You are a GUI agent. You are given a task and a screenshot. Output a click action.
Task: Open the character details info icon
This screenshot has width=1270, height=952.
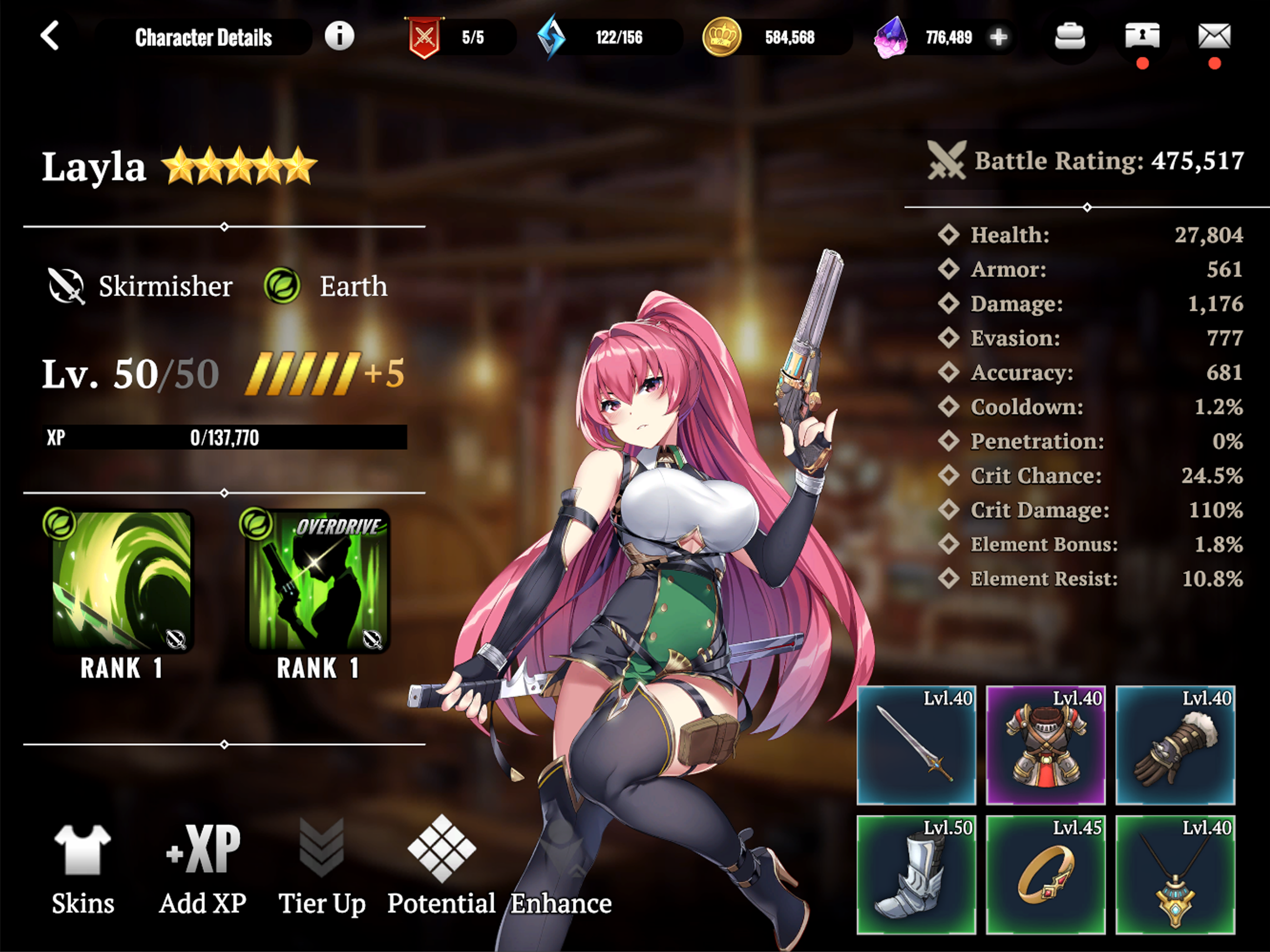339,36
